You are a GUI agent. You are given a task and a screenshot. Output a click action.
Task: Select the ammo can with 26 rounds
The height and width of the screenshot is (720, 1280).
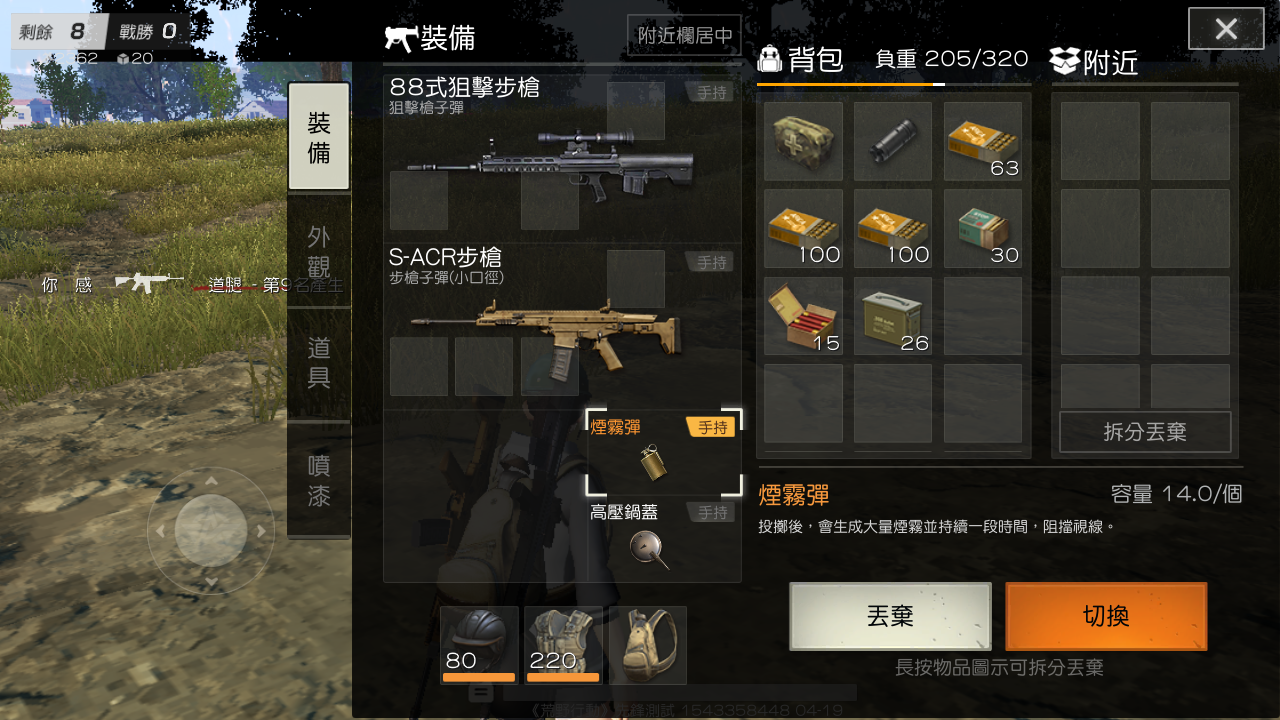(892, 316)
